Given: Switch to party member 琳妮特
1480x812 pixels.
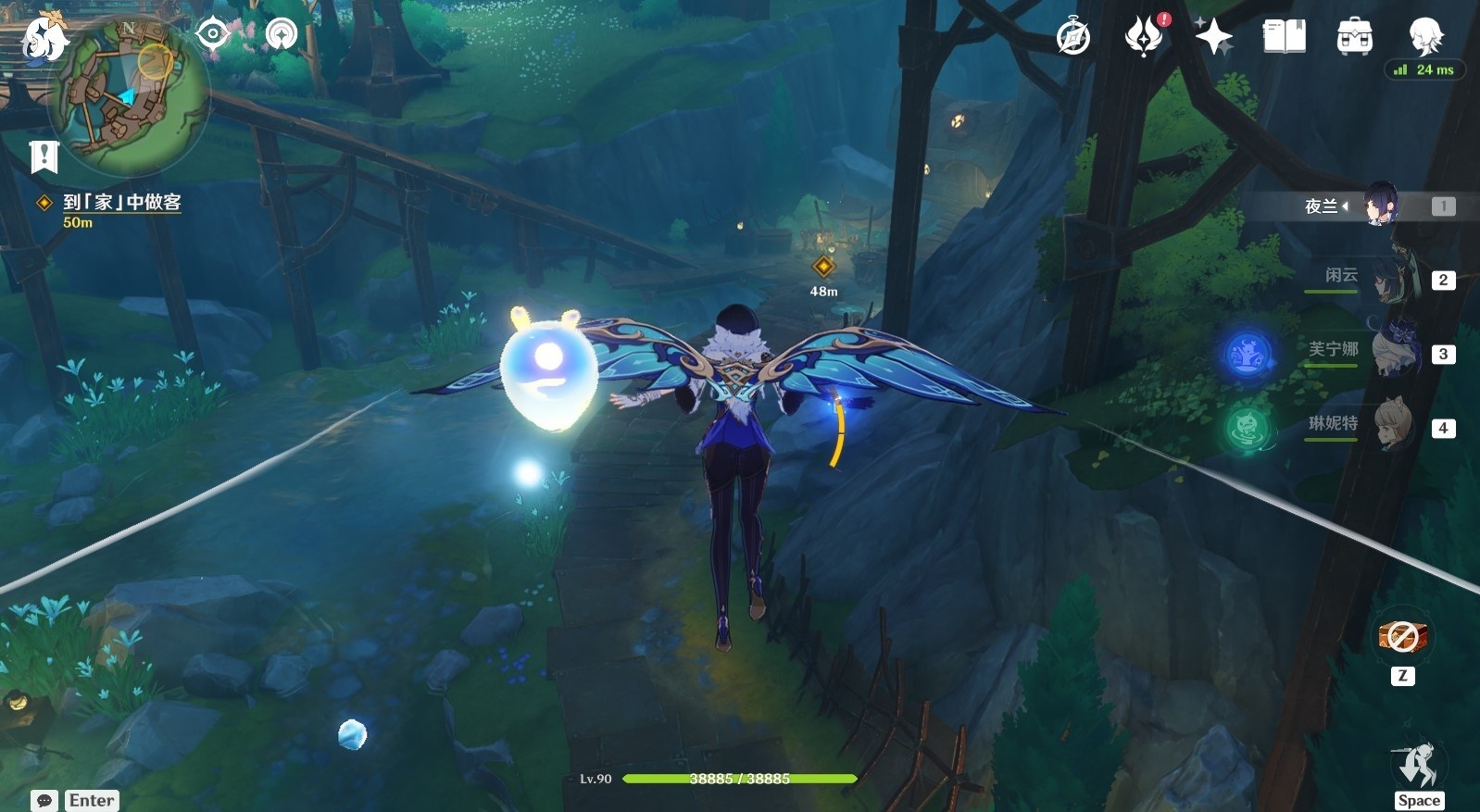Looking at the screenshot, I should tap(1389, 426).
